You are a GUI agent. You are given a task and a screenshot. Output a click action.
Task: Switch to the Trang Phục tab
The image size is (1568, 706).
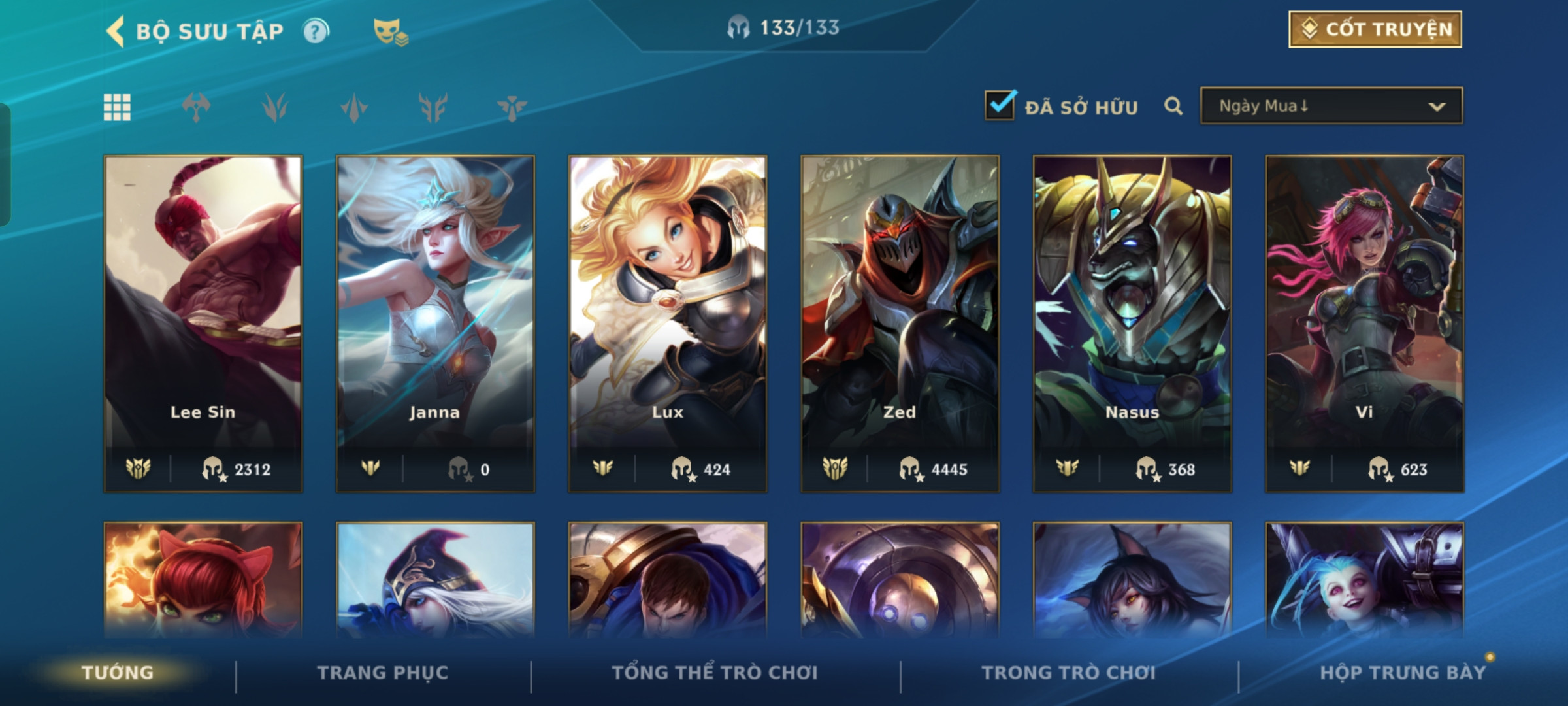point(383,673)
